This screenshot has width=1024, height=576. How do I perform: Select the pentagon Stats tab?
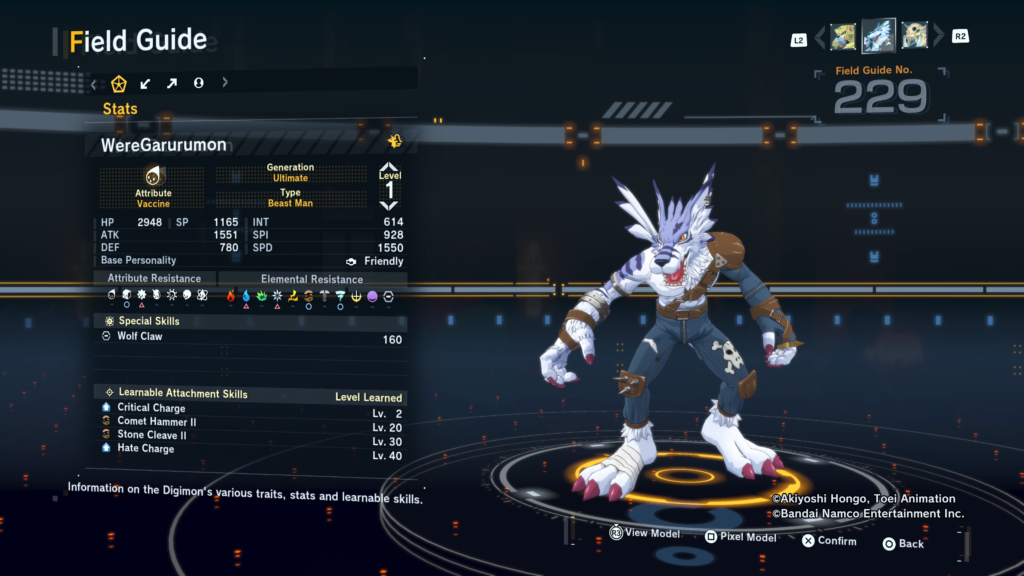(119, 83)
